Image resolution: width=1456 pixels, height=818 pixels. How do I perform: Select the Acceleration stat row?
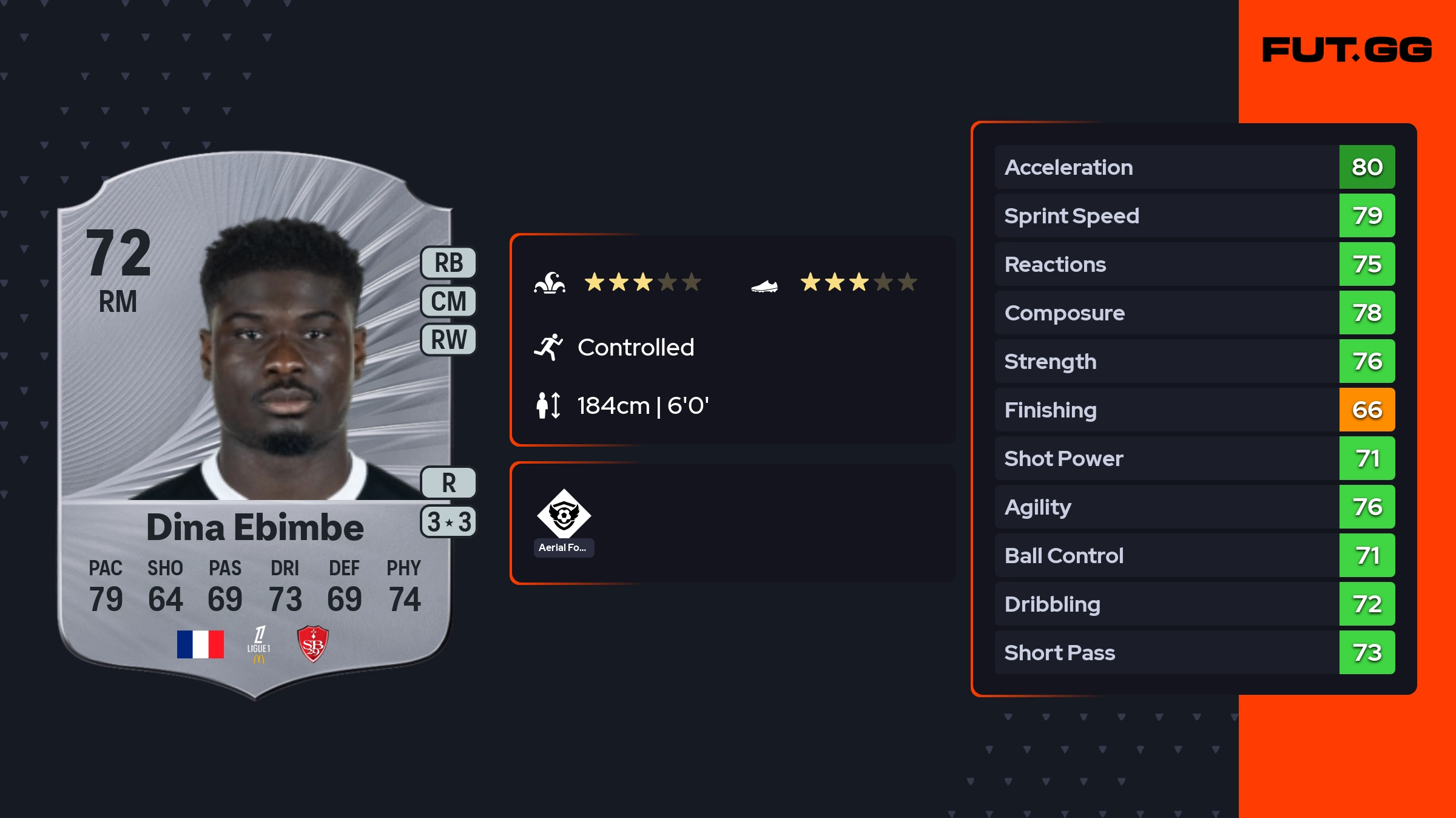[1195, 167]
